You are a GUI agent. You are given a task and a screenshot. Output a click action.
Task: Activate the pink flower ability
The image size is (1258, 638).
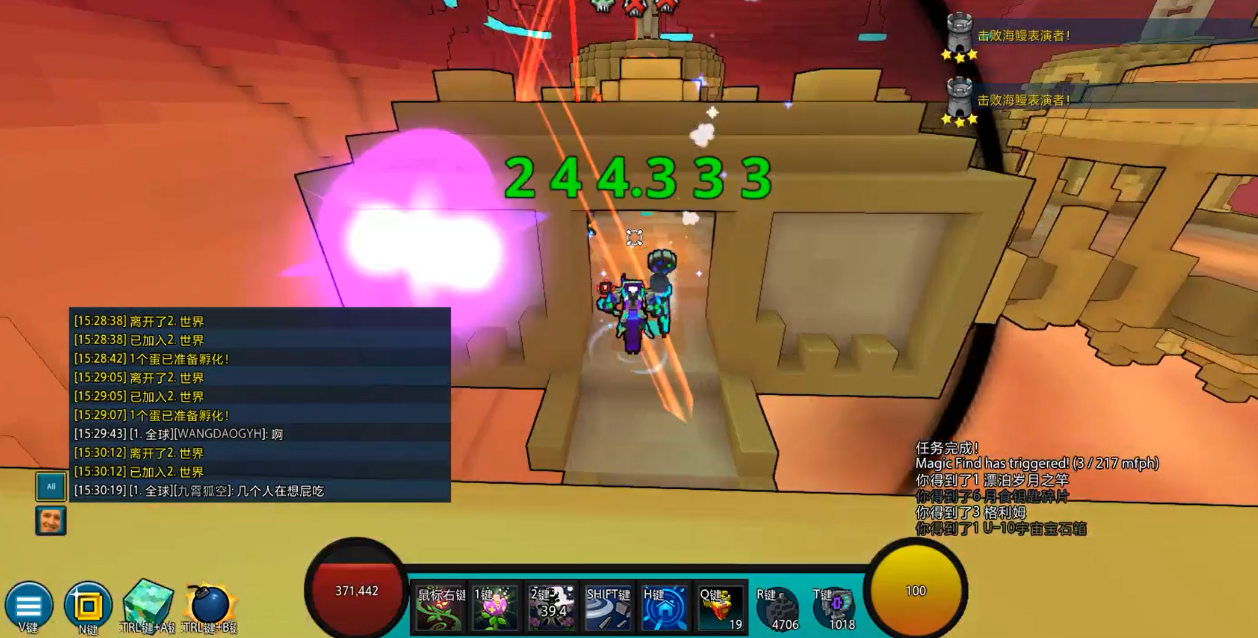(x=496, y=608)
